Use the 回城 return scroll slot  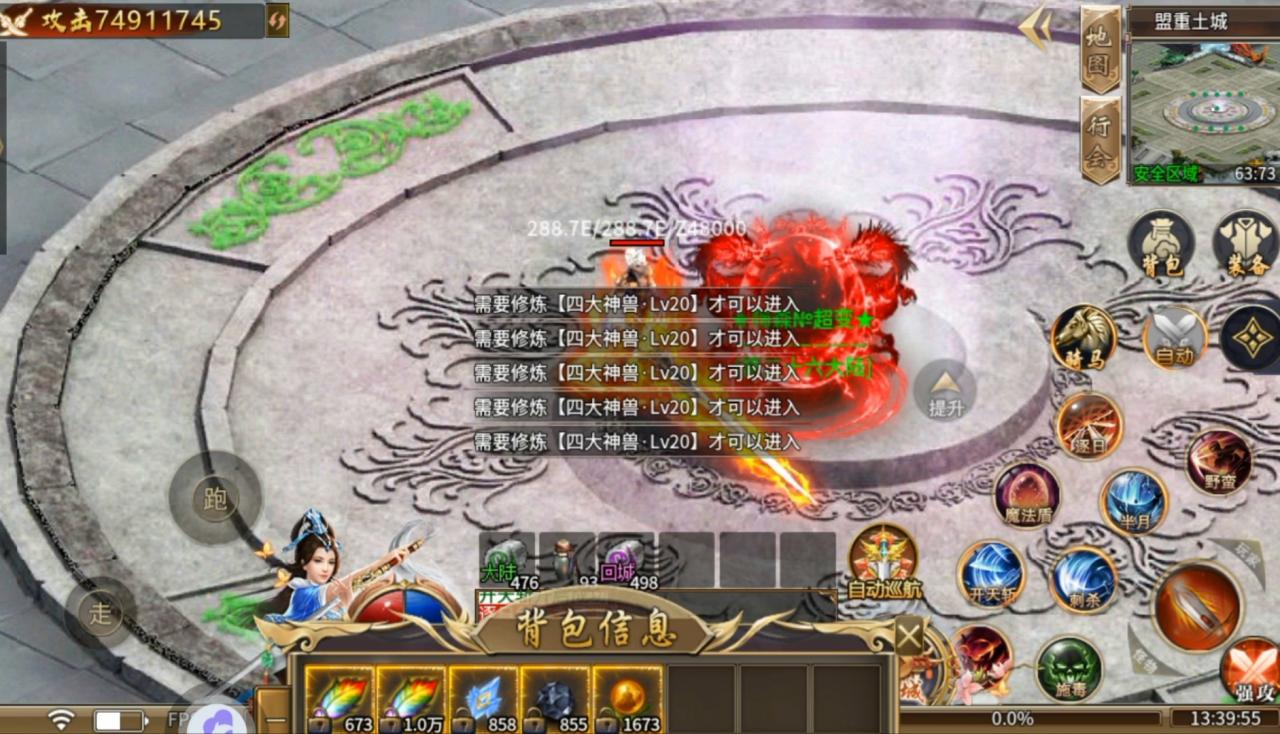point(625,561)
